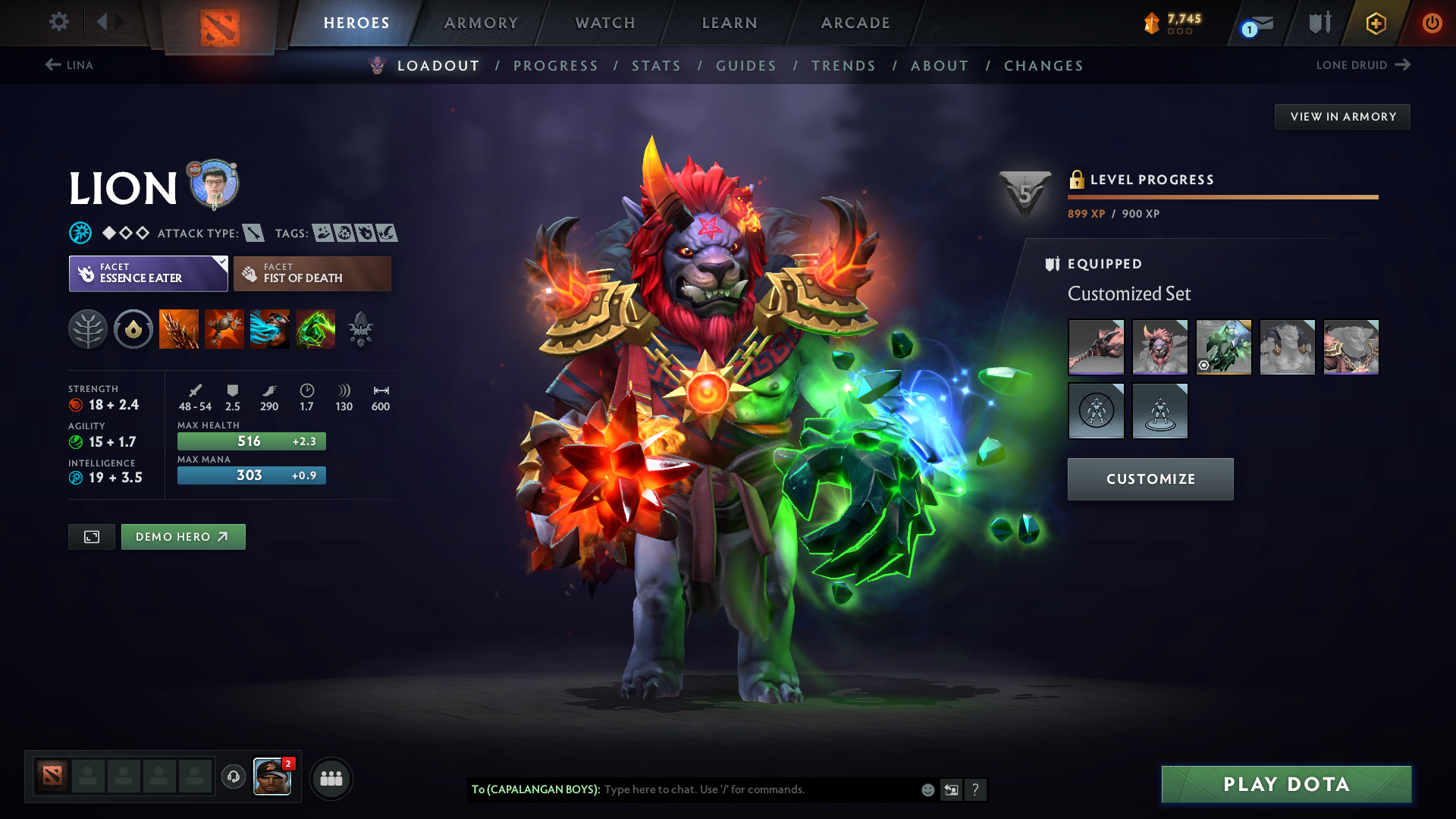Image resolution: width=1456 pixels, height=819 pixels.
Task: Select the Essence Eater facet
Action: pos(148,274)
